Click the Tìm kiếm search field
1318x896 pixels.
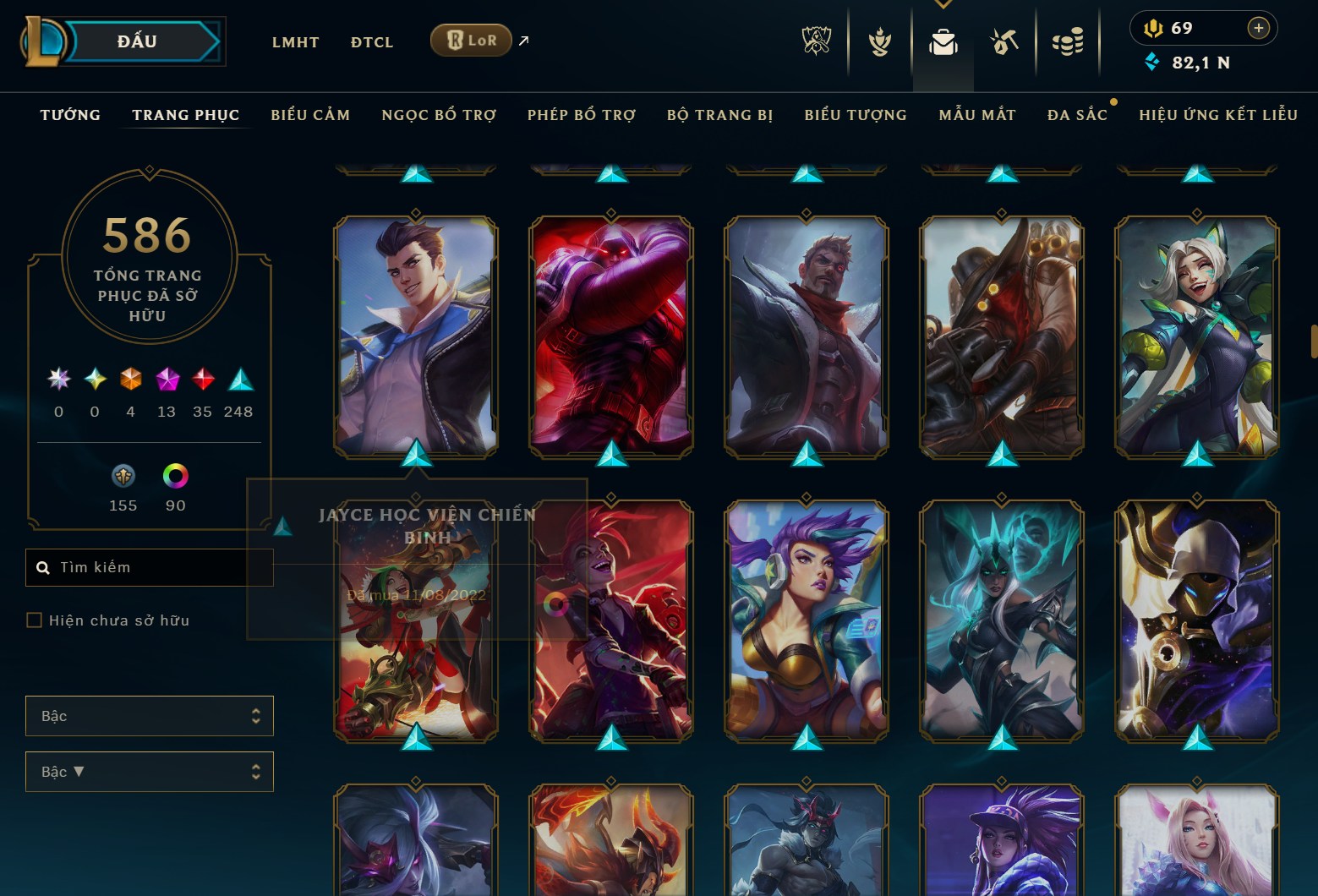149,566
